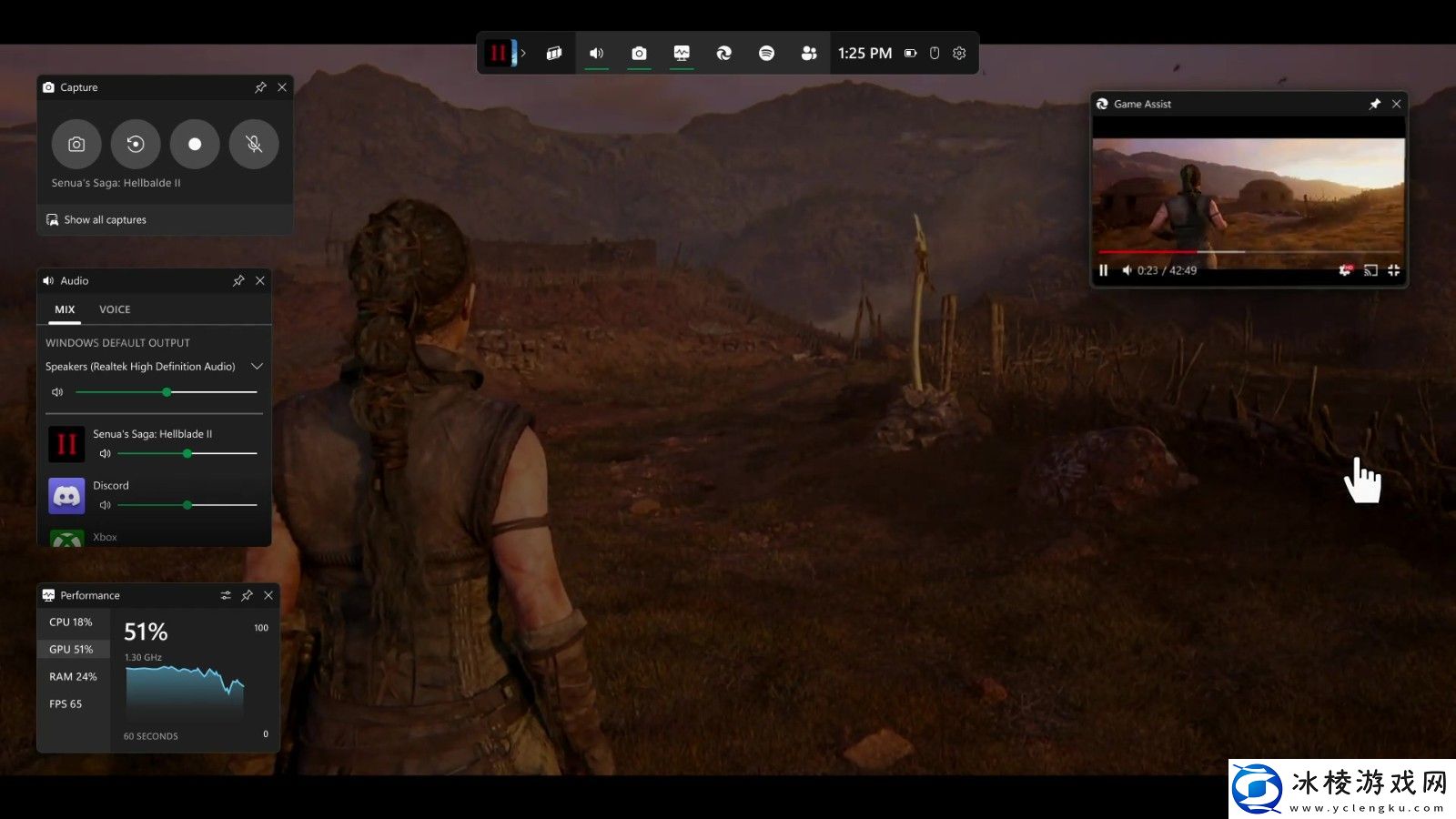Select the CPU 18% performance metric

pos(71,622)
